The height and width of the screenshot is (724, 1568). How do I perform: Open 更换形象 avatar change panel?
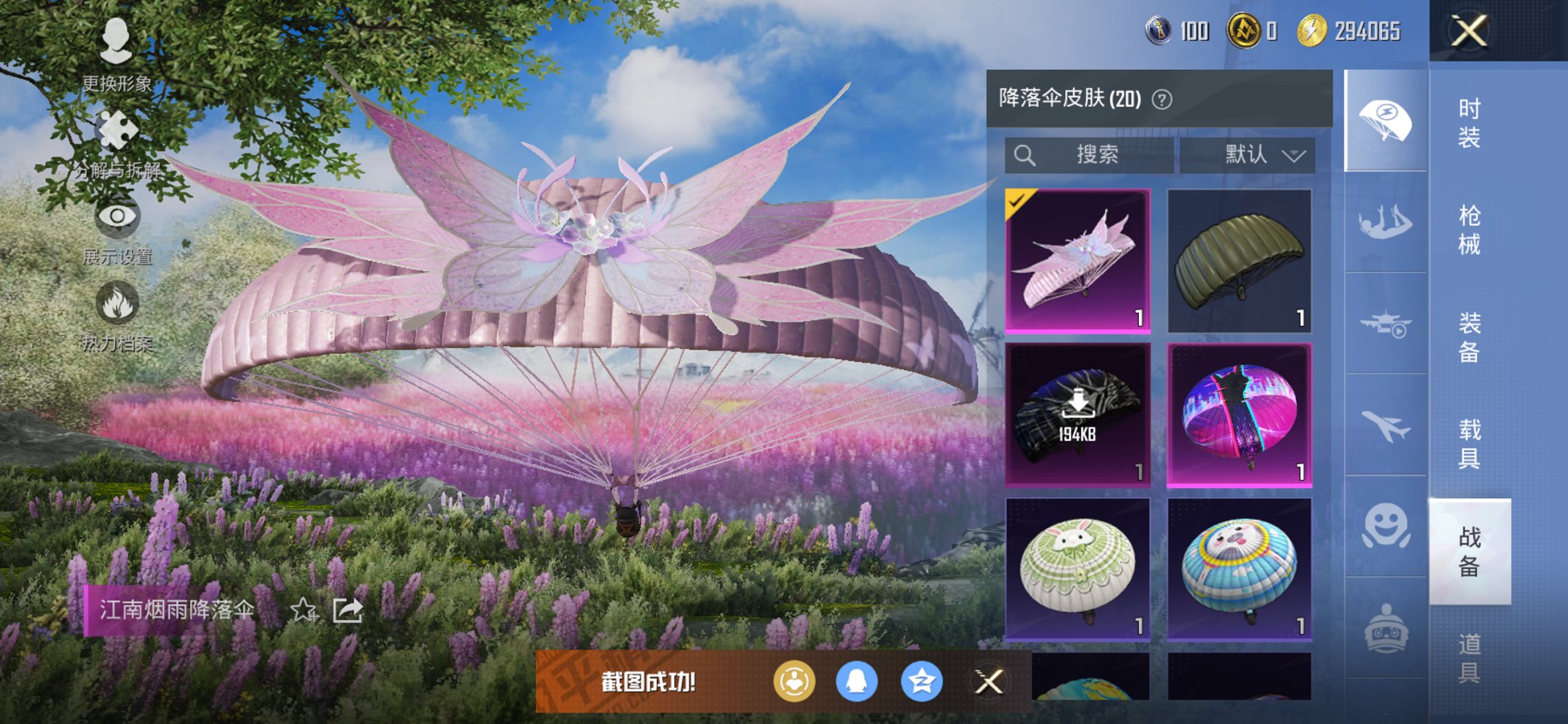[x=117, y=40]
